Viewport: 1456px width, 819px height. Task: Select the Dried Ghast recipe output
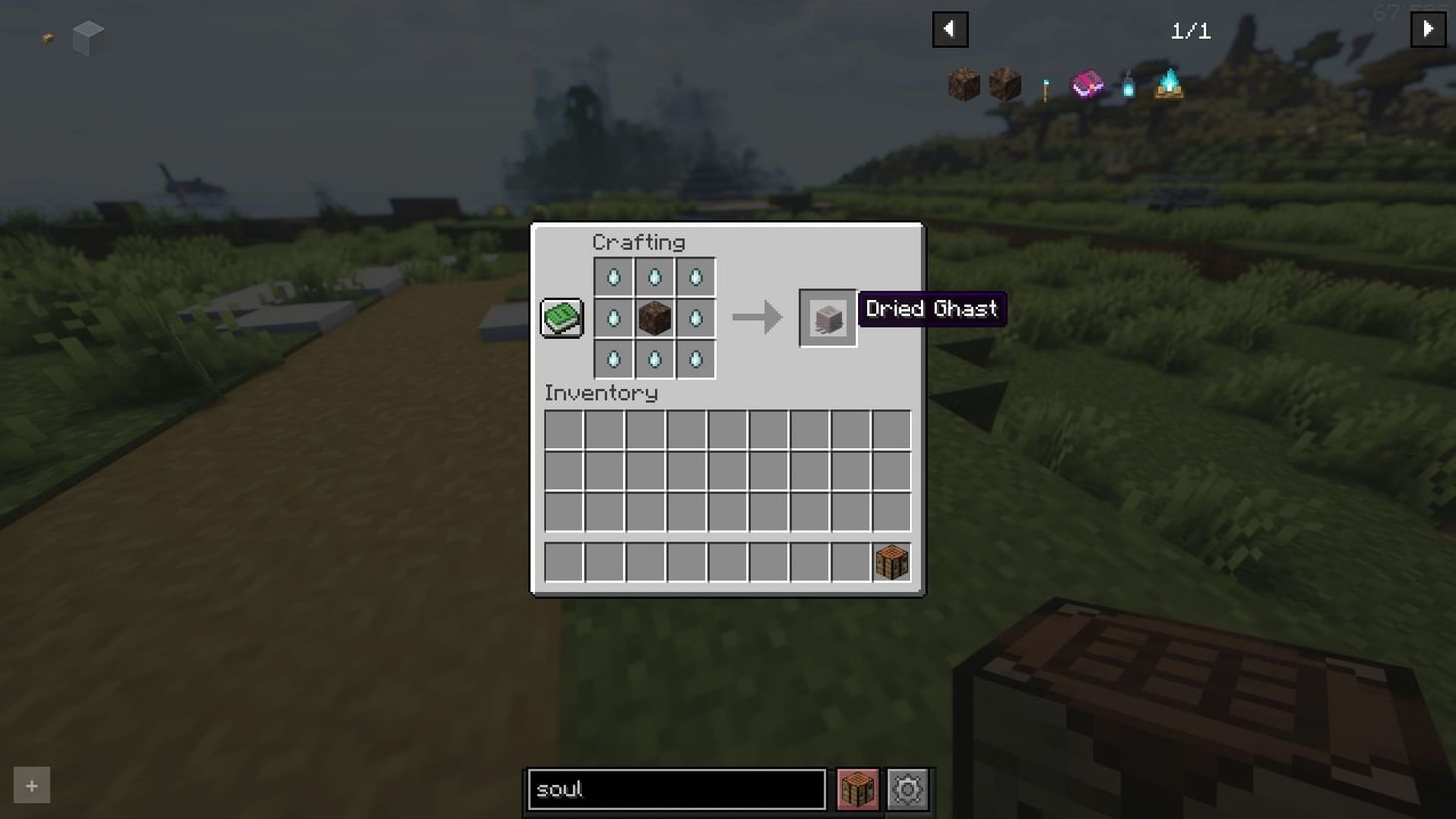827,317
